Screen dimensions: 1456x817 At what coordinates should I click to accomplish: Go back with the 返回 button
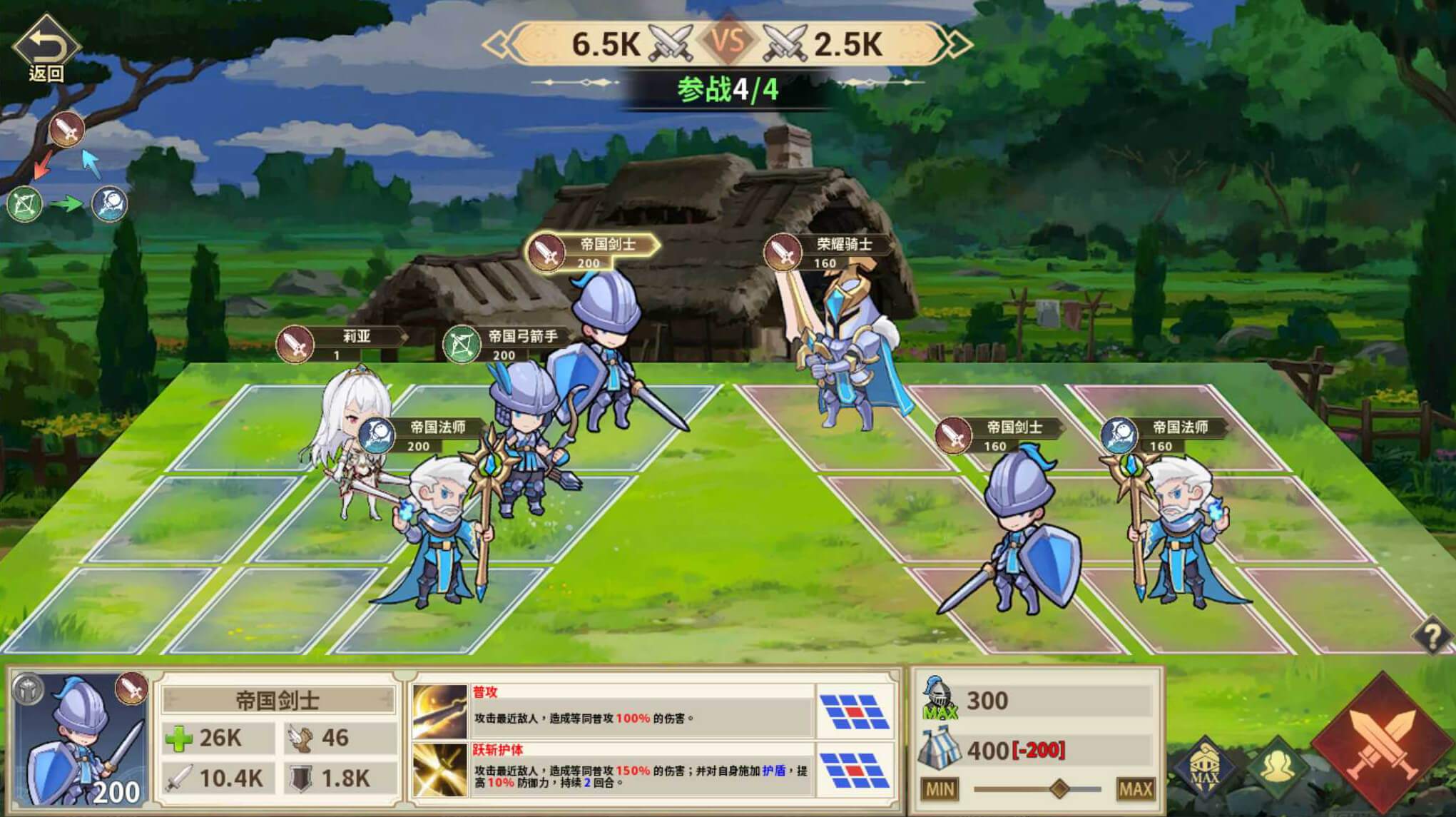46,50
